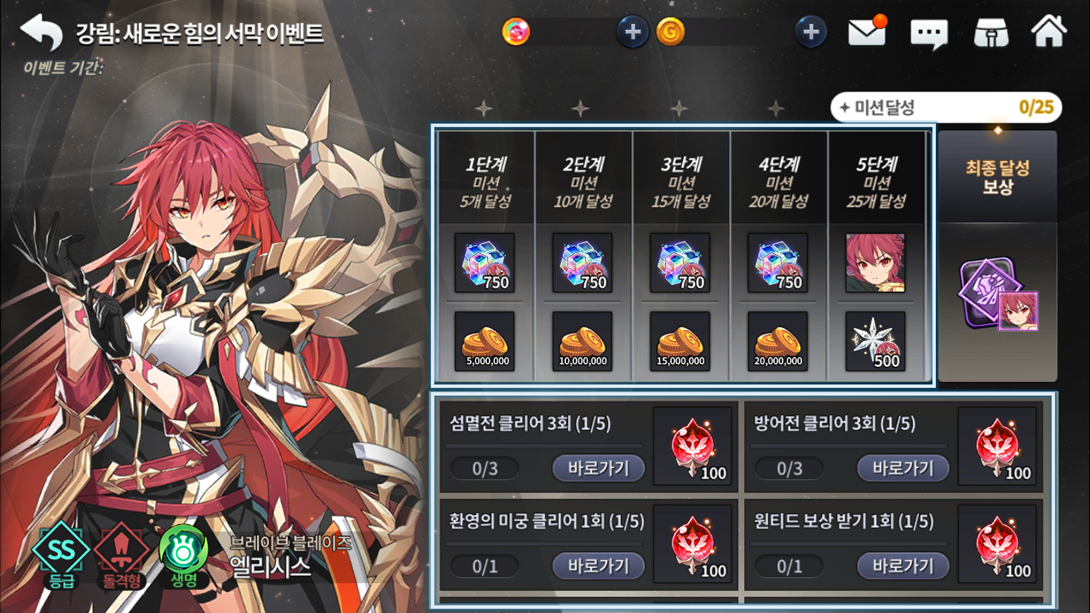Inspect the stage 5 Elesis portrait reward
Viewport: 1090px width, 613px height.
pyautogui.click(x=875, y=263)
